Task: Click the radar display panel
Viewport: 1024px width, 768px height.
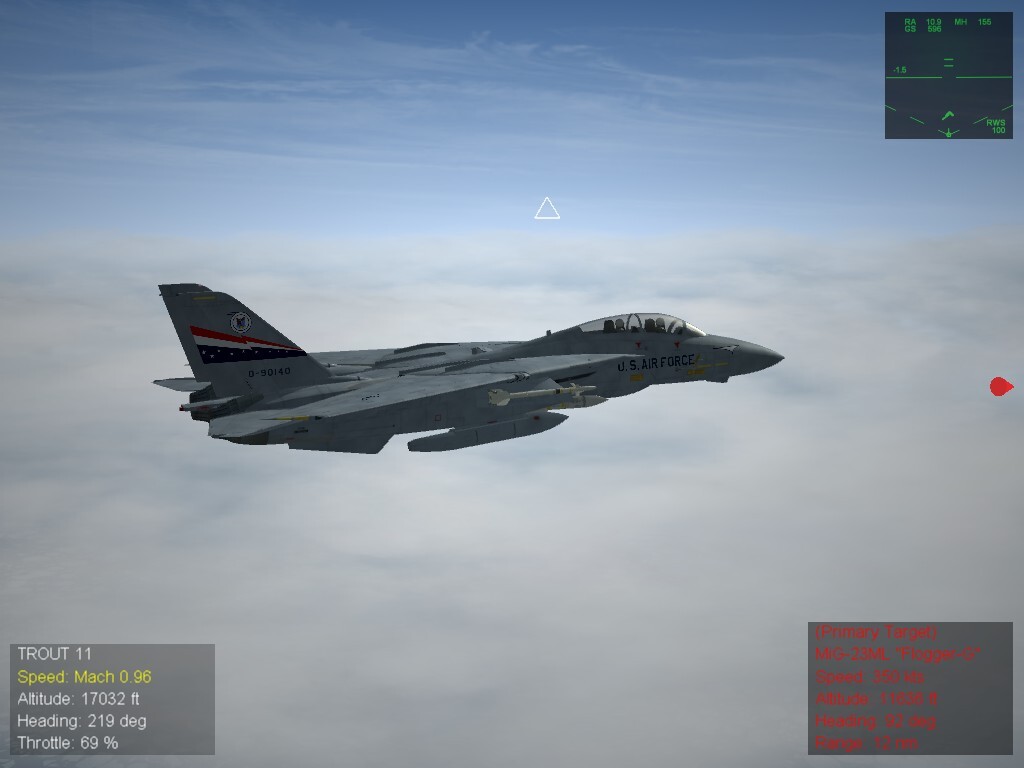Action: (948, 75)
